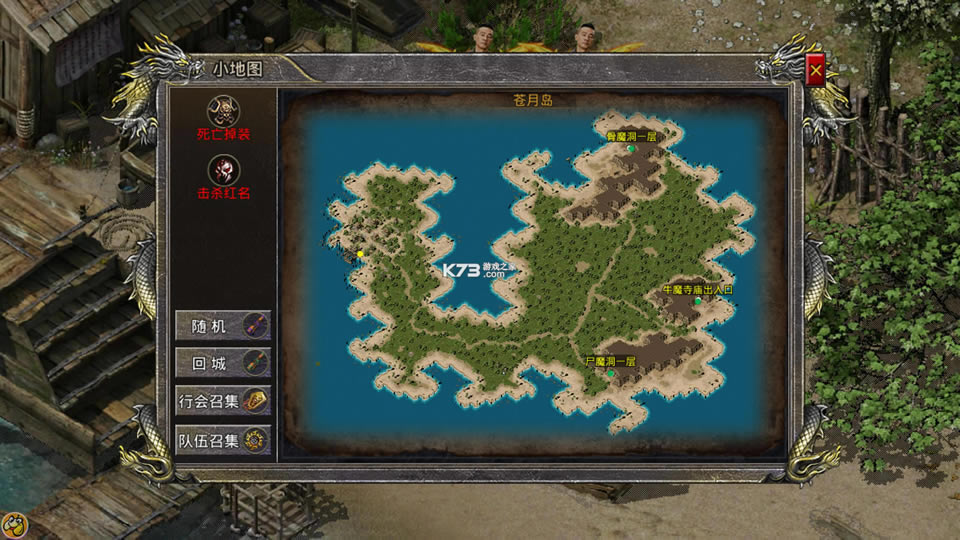Choose the 骨魔洞一层 map marker
This screenshot has width=960, height=540.
pos(631,148)
